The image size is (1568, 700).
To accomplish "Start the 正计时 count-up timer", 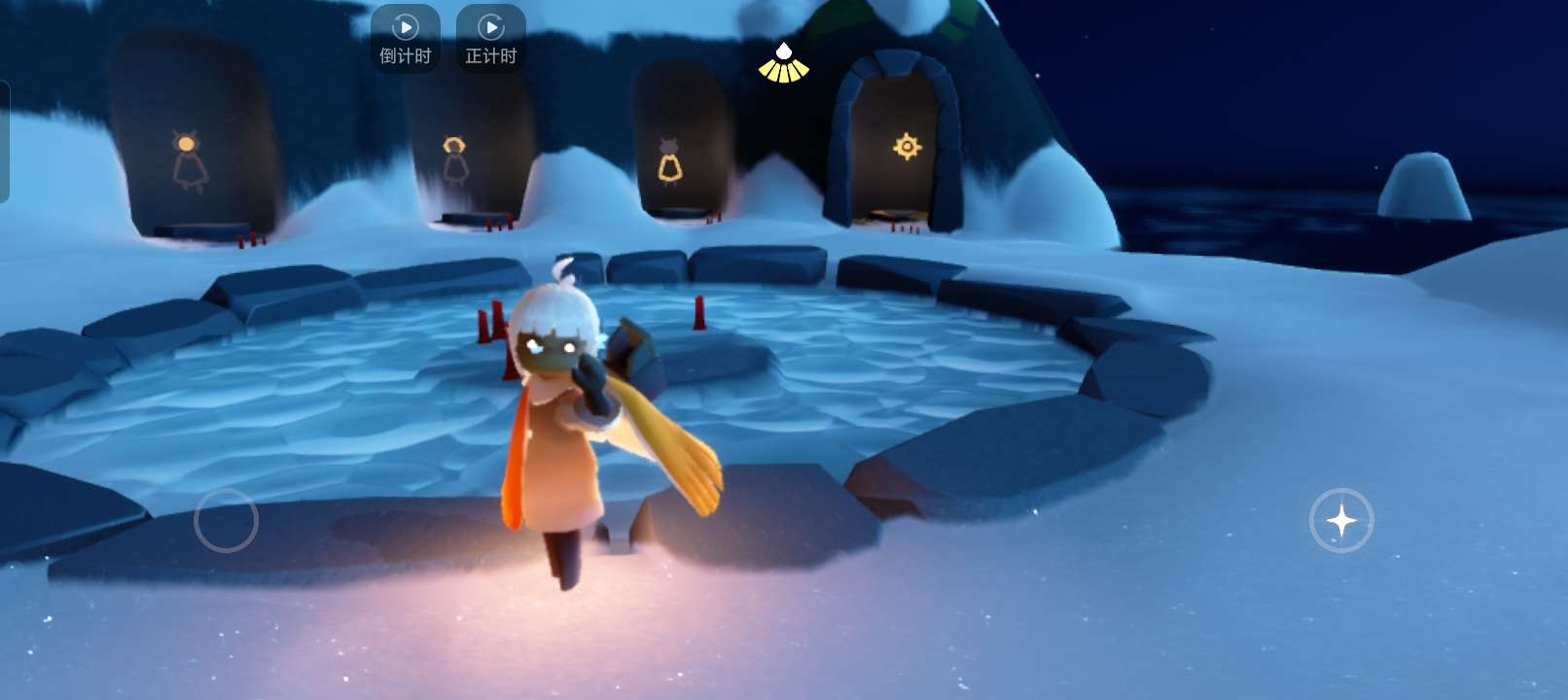I will pyautogui.click(x=490, y=38).
